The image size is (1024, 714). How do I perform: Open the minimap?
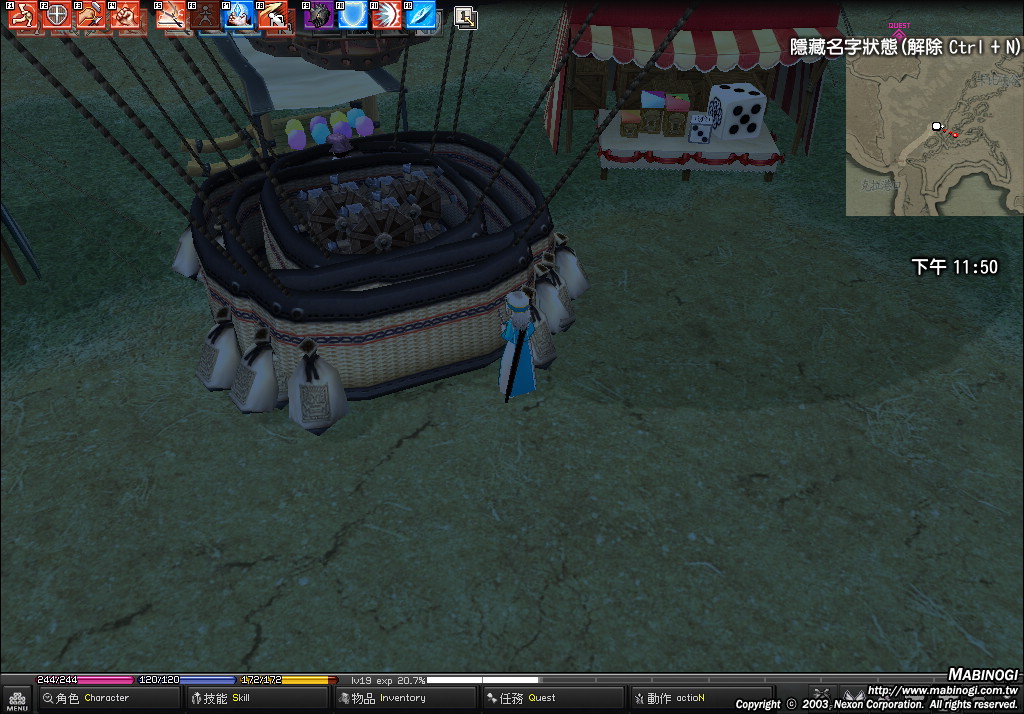click(933, 135)
